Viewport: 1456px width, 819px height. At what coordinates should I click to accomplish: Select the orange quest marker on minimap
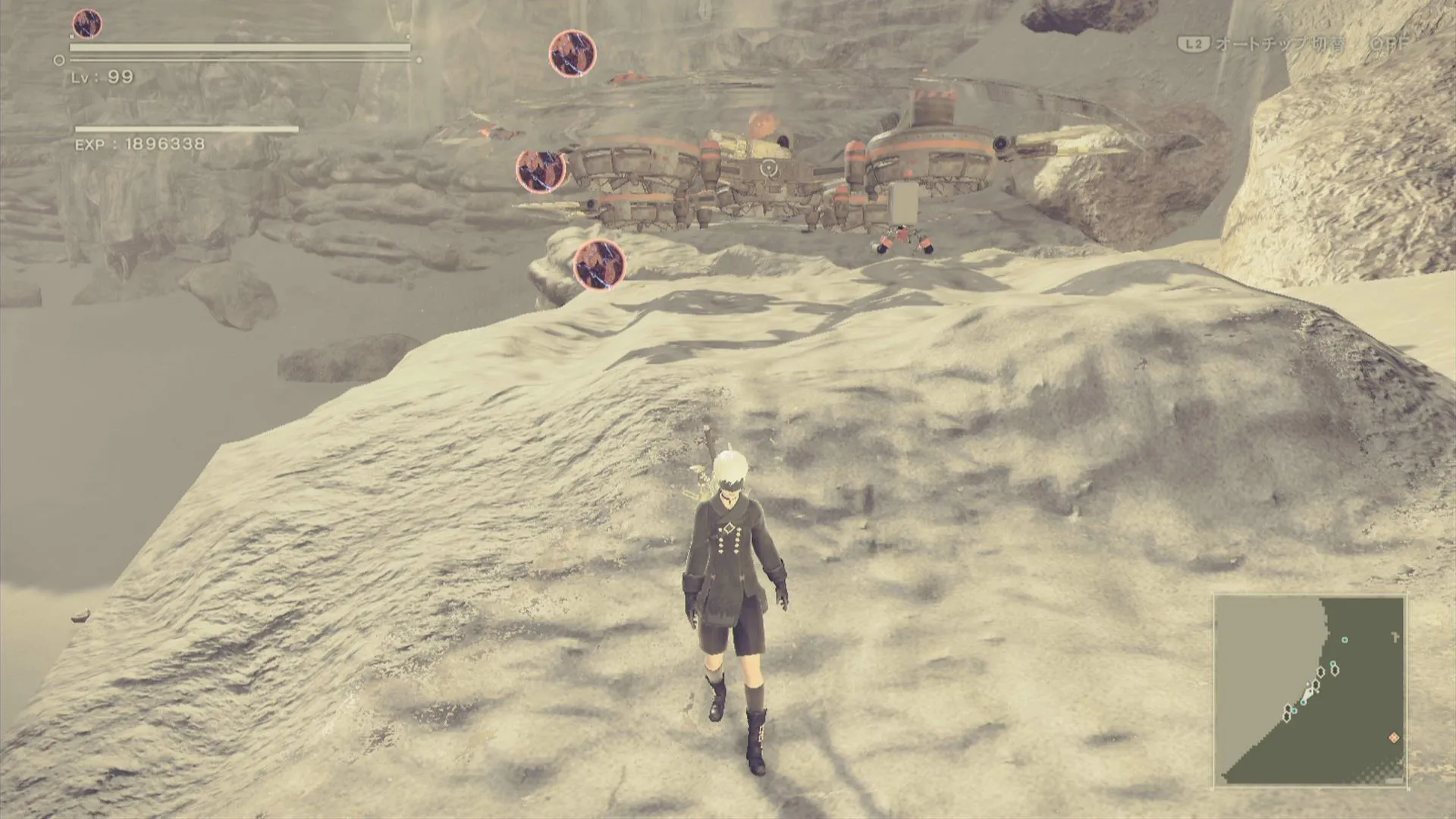1393,738
